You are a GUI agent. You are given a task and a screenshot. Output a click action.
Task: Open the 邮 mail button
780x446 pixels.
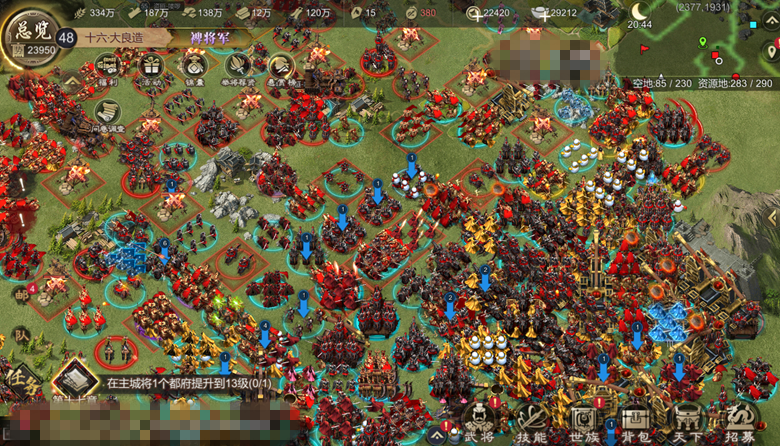click(x=21, y=296)
